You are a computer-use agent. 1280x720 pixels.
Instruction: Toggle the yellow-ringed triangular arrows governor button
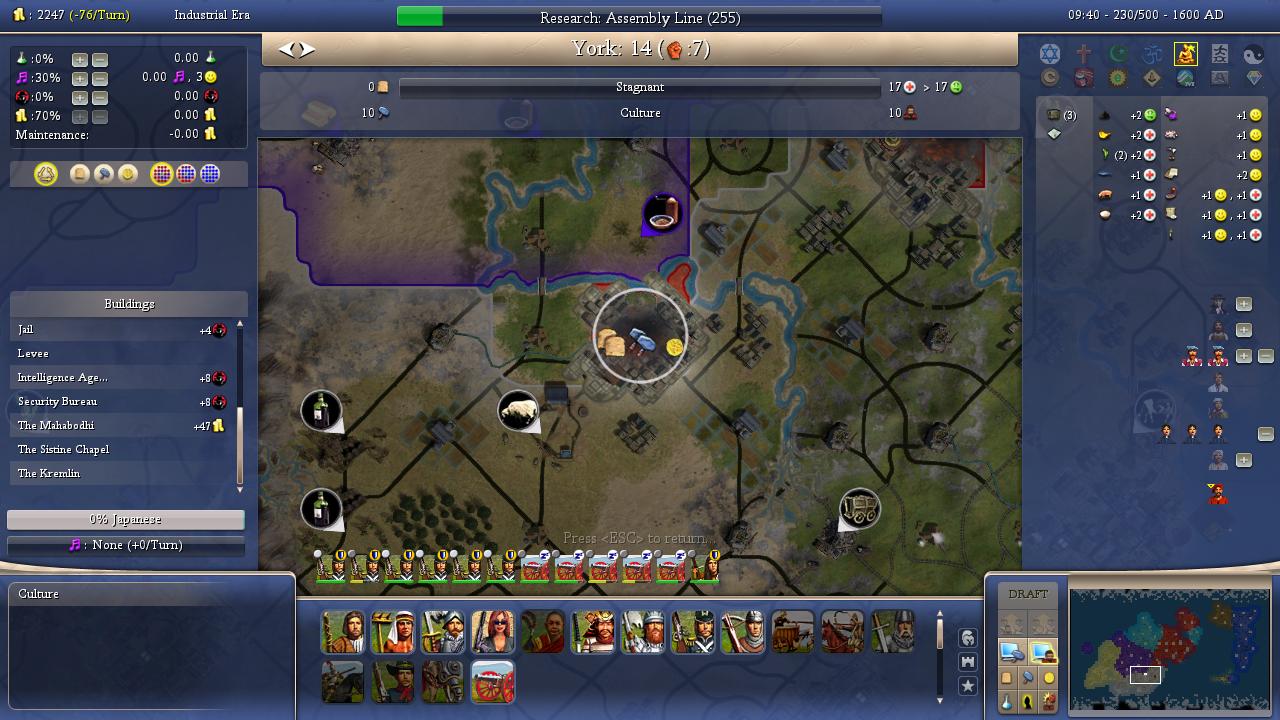click(x=46, y=175)
